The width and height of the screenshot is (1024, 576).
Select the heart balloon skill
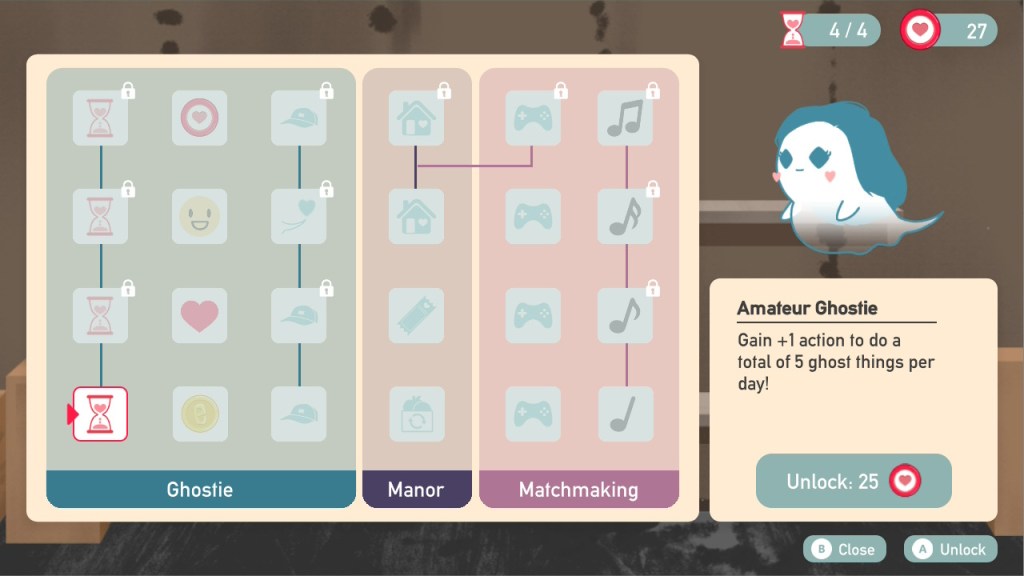pos(299,216)
